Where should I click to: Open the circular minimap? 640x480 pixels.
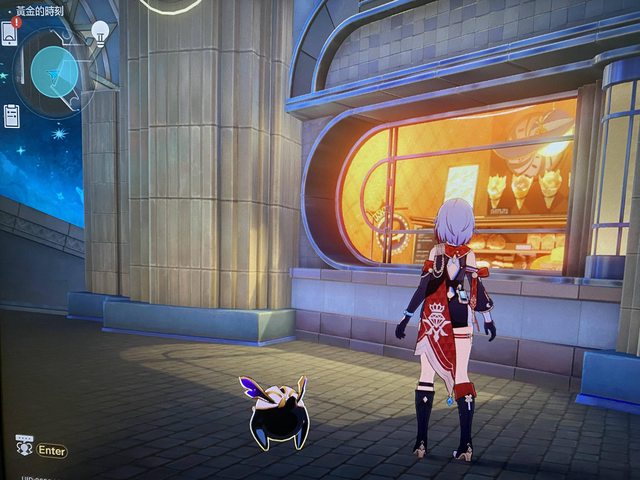[x=54, y=71]
